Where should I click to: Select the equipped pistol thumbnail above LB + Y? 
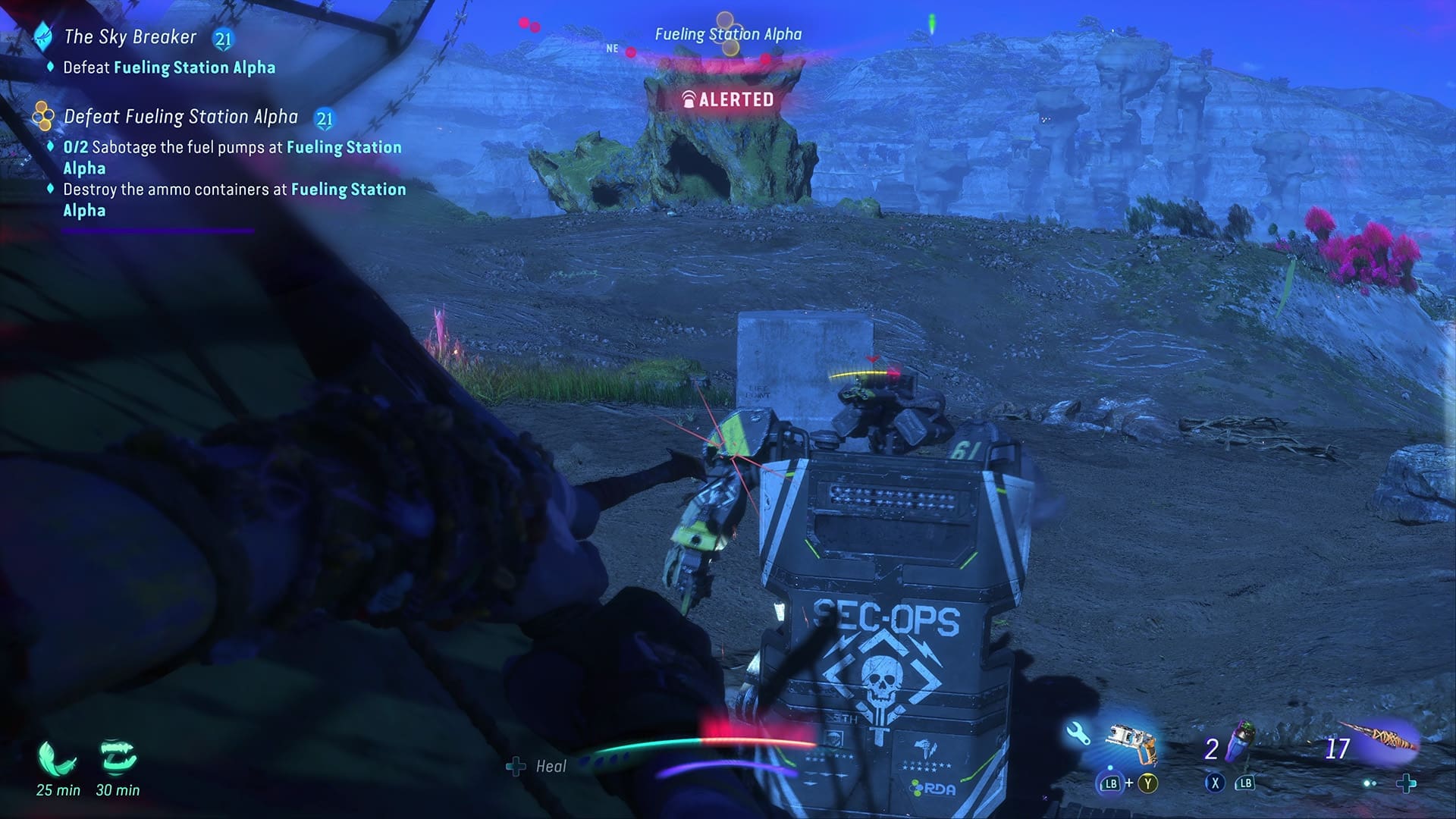click(x=1131, y=744)
